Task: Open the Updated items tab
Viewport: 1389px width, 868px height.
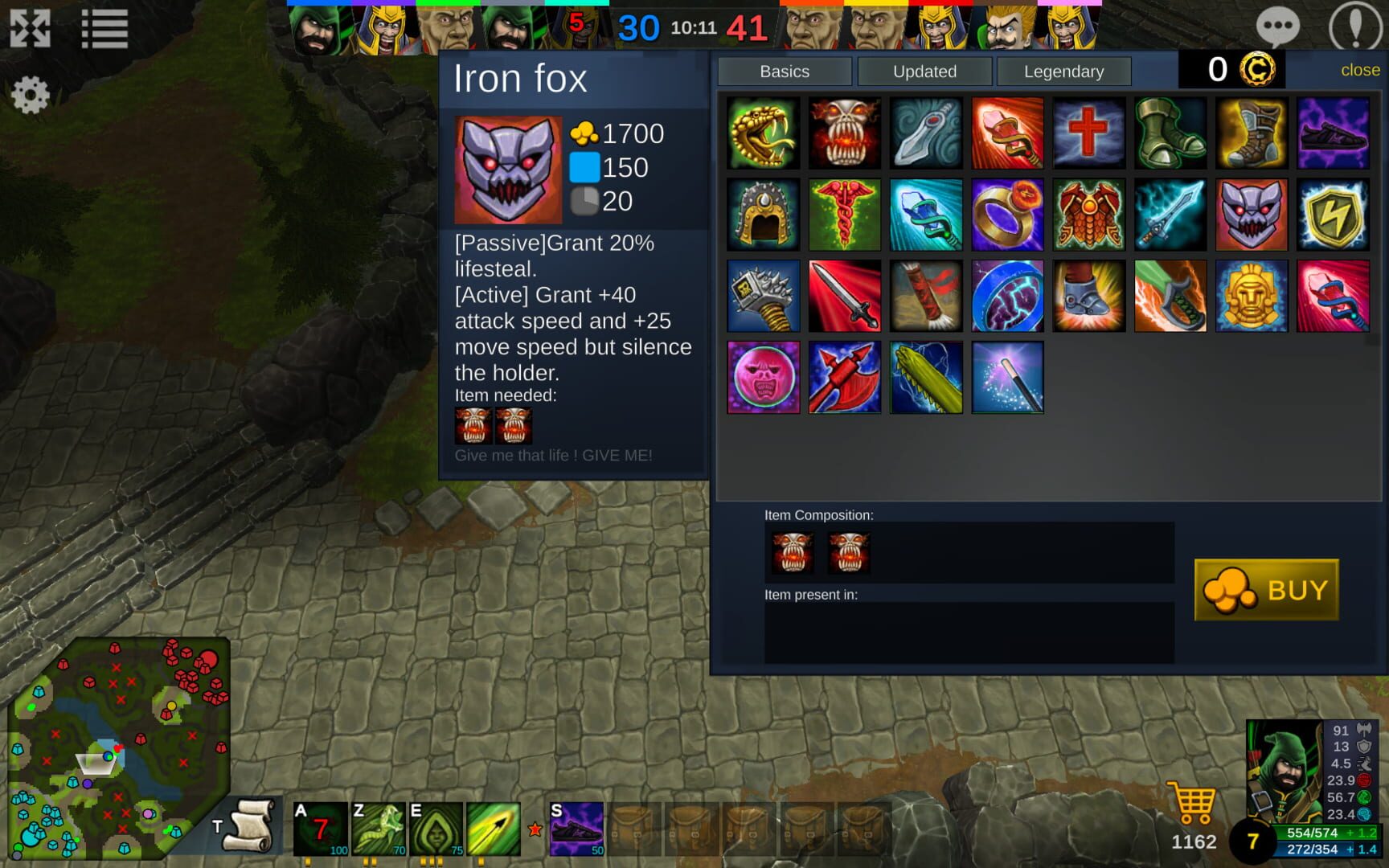Action: [924, 72]
